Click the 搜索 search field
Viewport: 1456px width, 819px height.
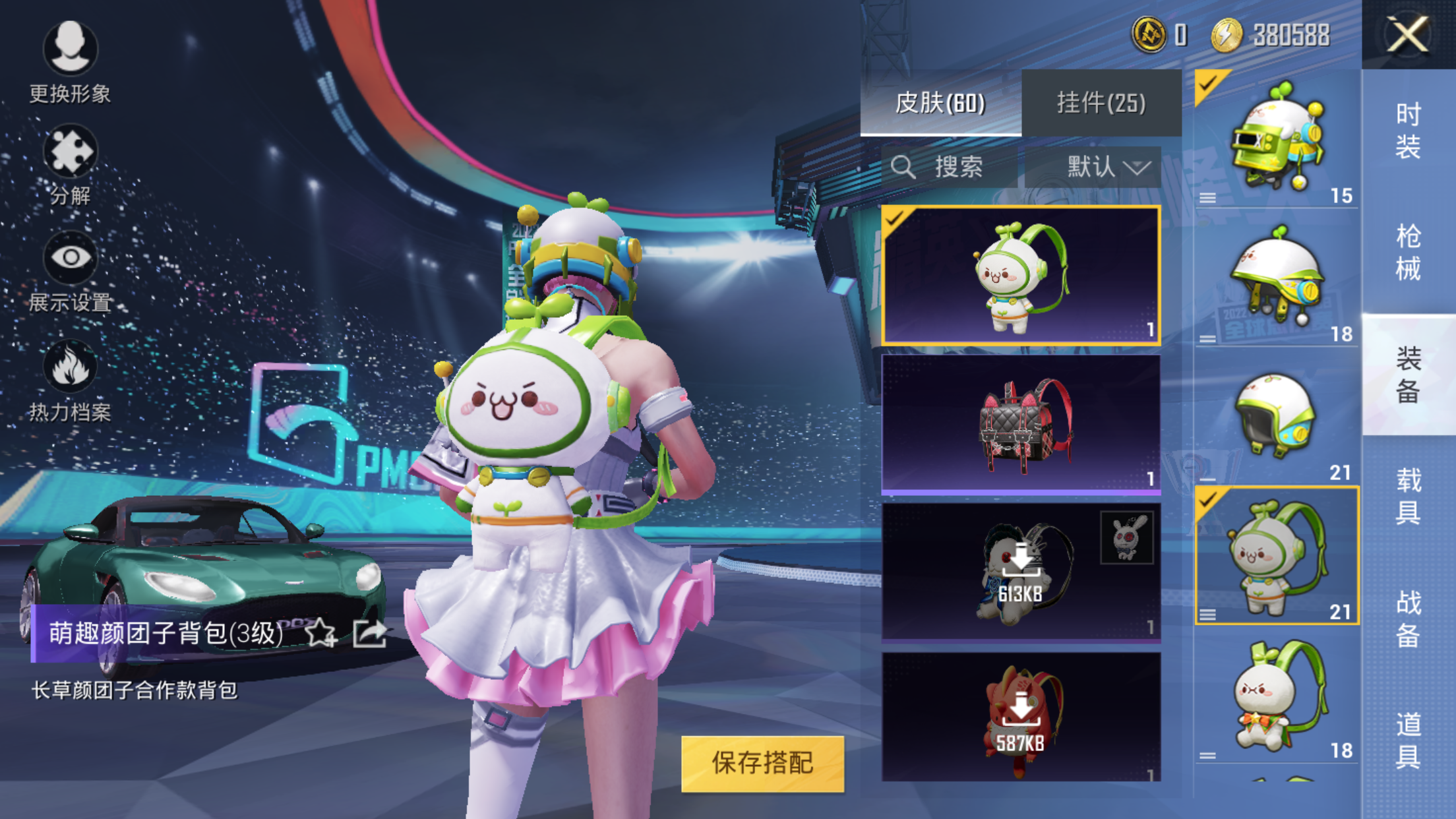(950, 167)
